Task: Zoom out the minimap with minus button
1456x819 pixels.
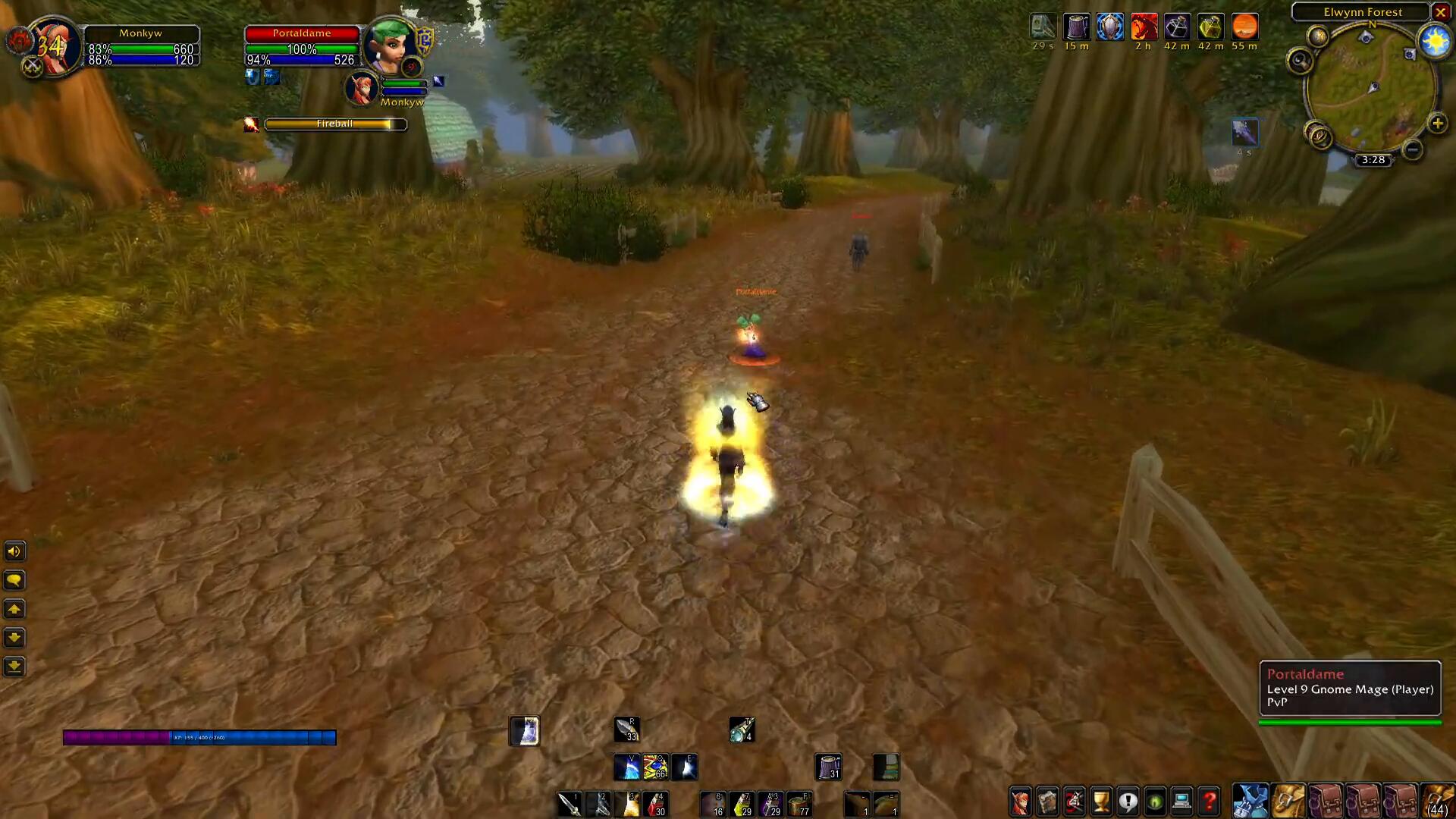Action: click(x=1412, y=149)
